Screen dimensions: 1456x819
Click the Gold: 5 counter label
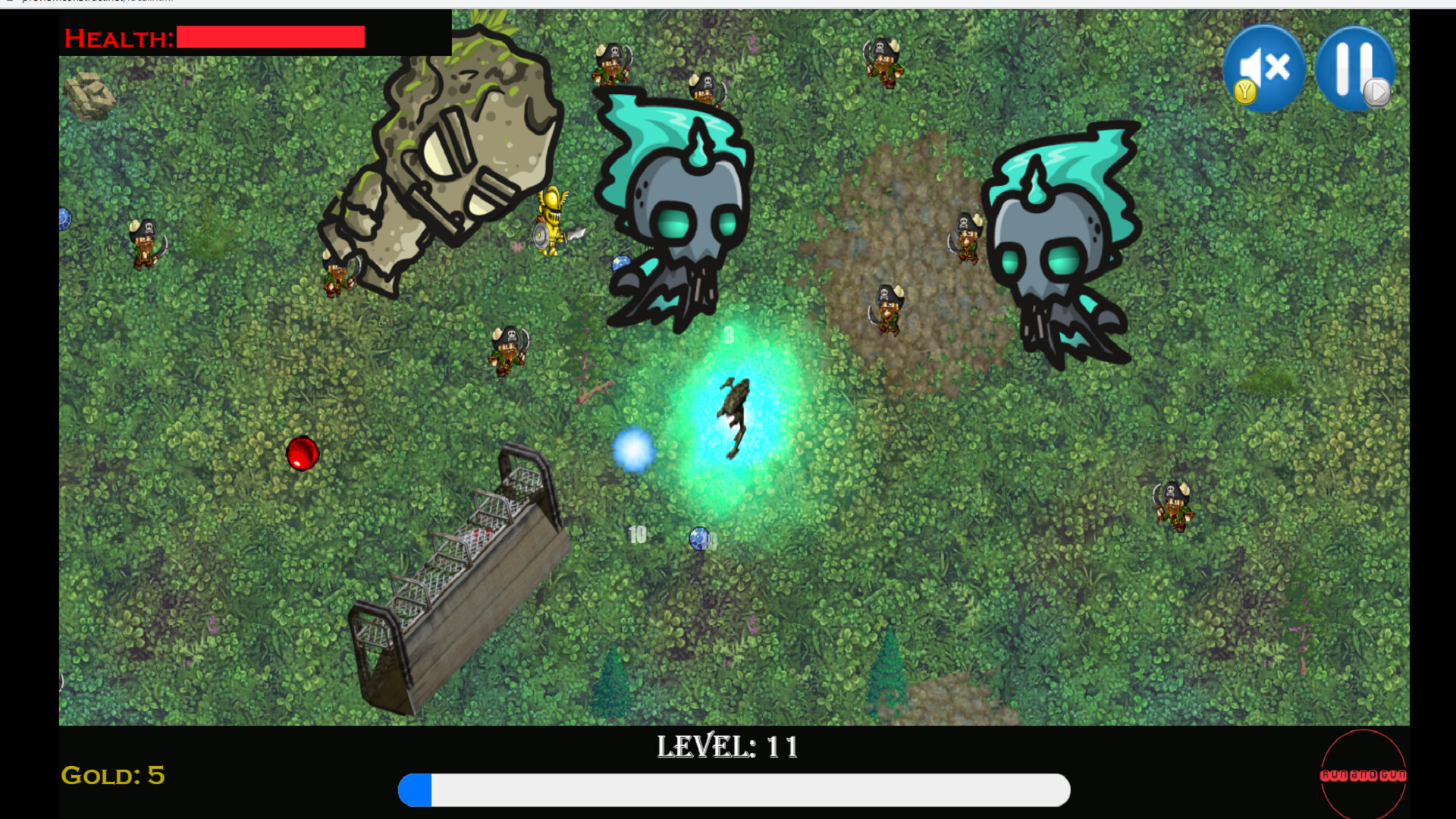point(114,776)
